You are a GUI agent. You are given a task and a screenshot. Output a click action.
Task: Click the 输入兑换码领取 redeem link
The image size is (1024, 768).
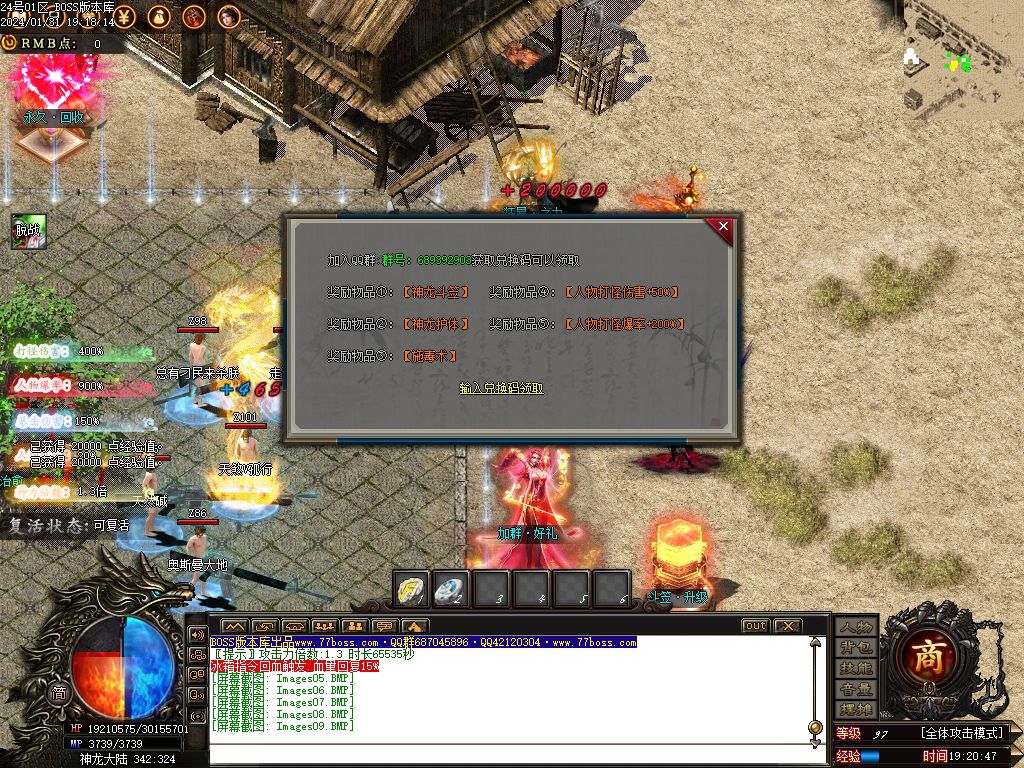(501, 388)
